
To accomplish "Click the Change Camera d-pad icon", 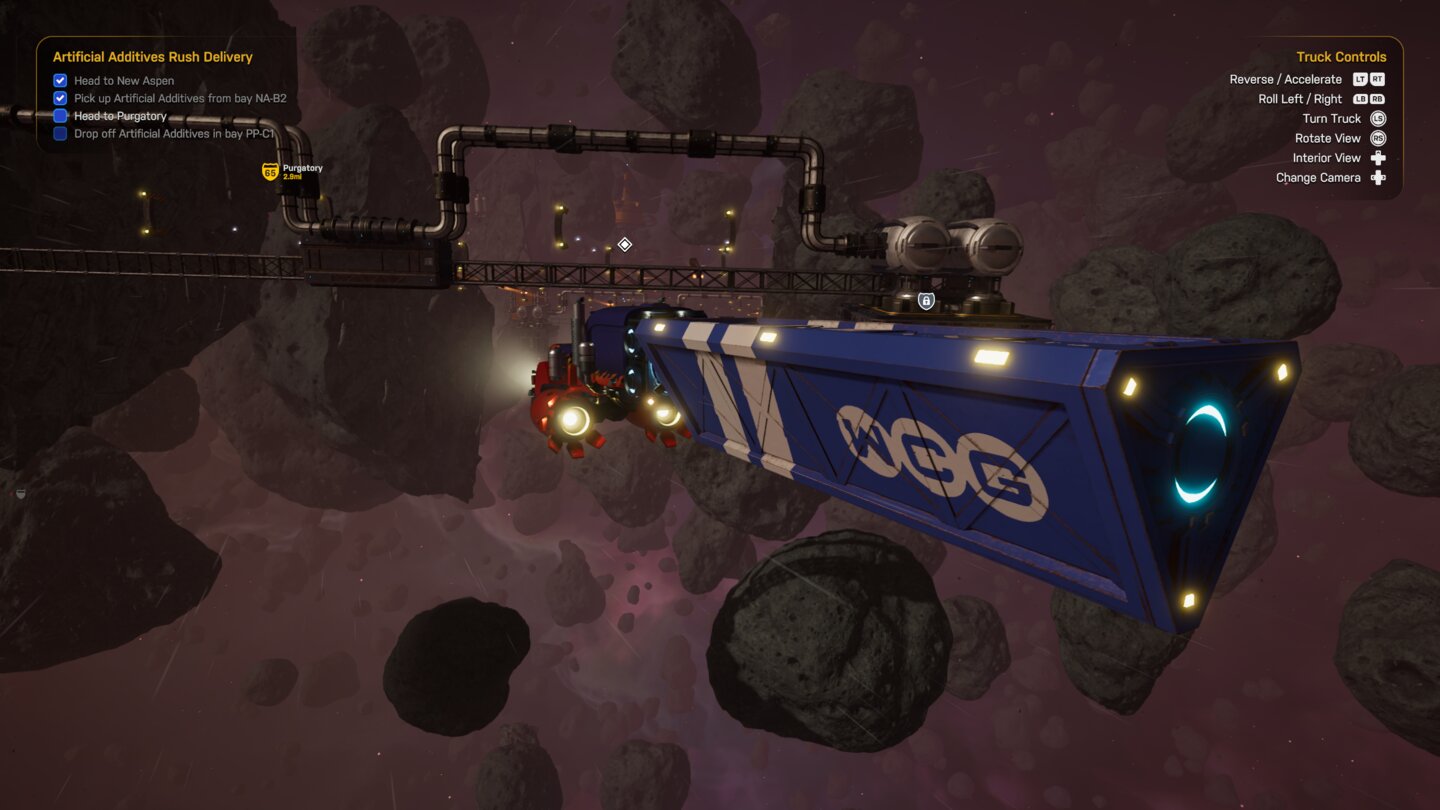I will (x=1378, y=177).
